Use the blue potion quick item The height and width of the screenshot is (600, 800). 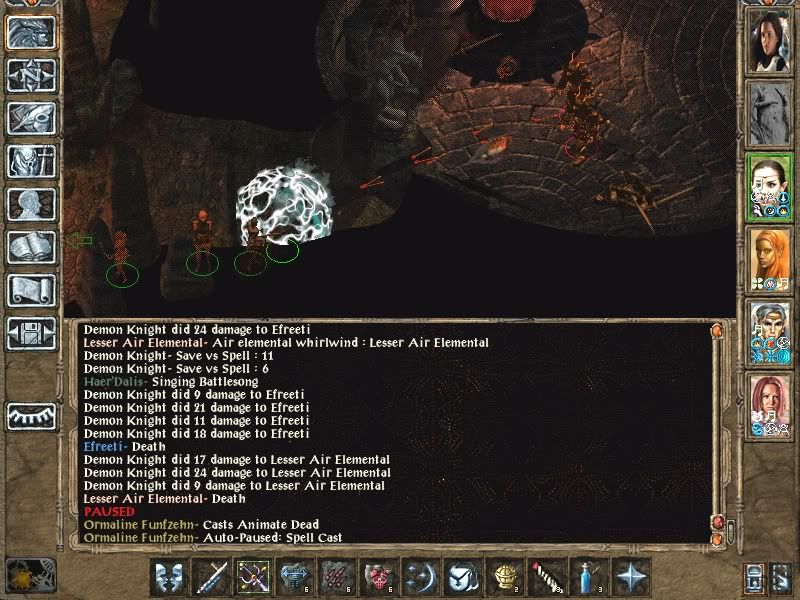(x=588, y=577)
